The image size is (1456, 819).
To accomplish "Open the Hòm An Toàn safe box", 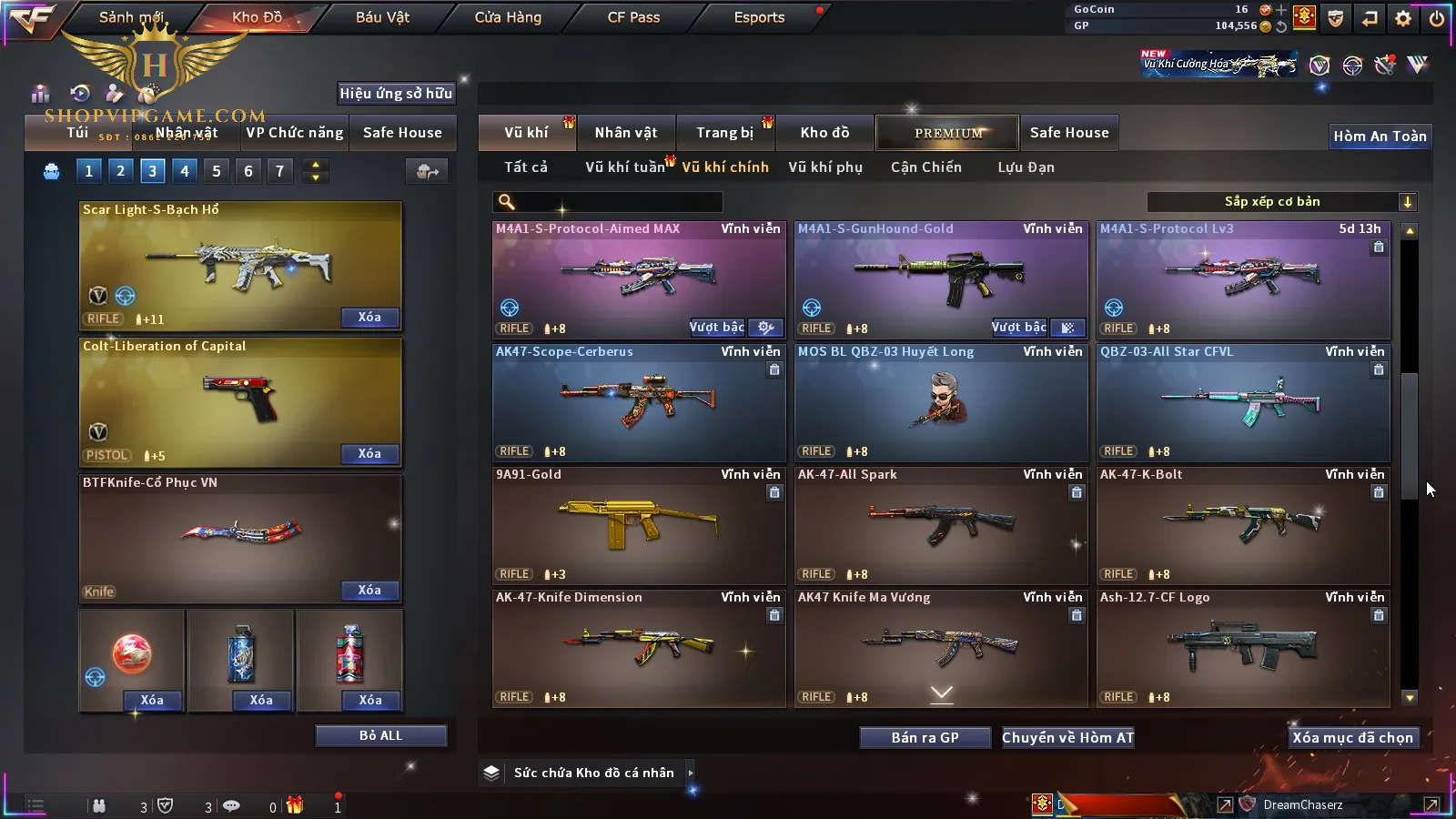I will coord(1380,136).
